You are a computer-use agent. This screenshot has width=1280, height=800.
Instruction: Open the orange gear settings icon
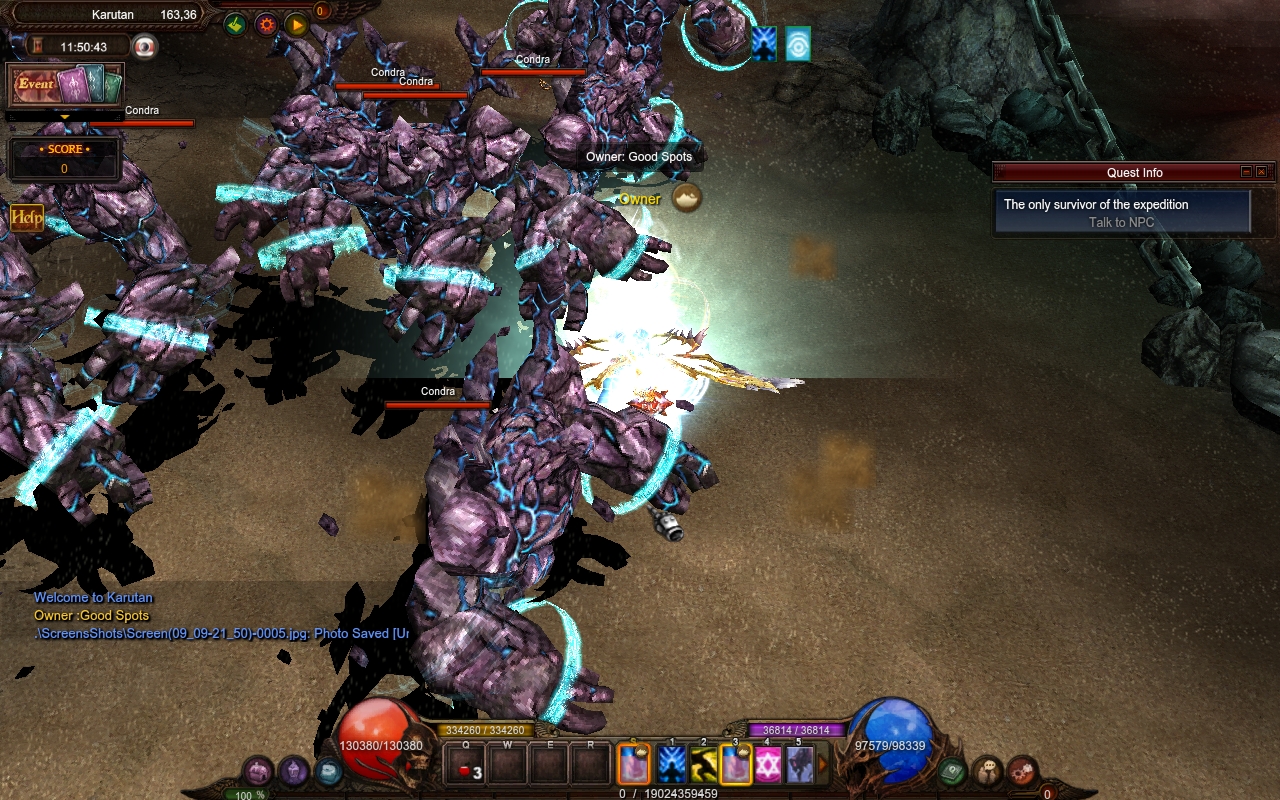tap(266, 25)
